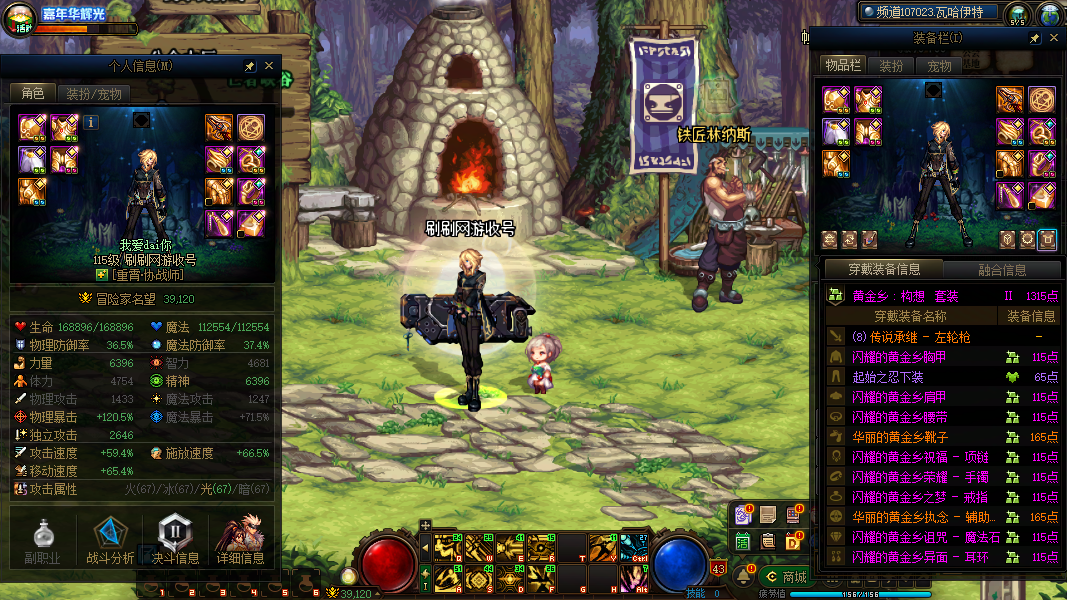Show 决斗信息 duel information
Screen dimensions: 1067x600
(x=175, y=542)
